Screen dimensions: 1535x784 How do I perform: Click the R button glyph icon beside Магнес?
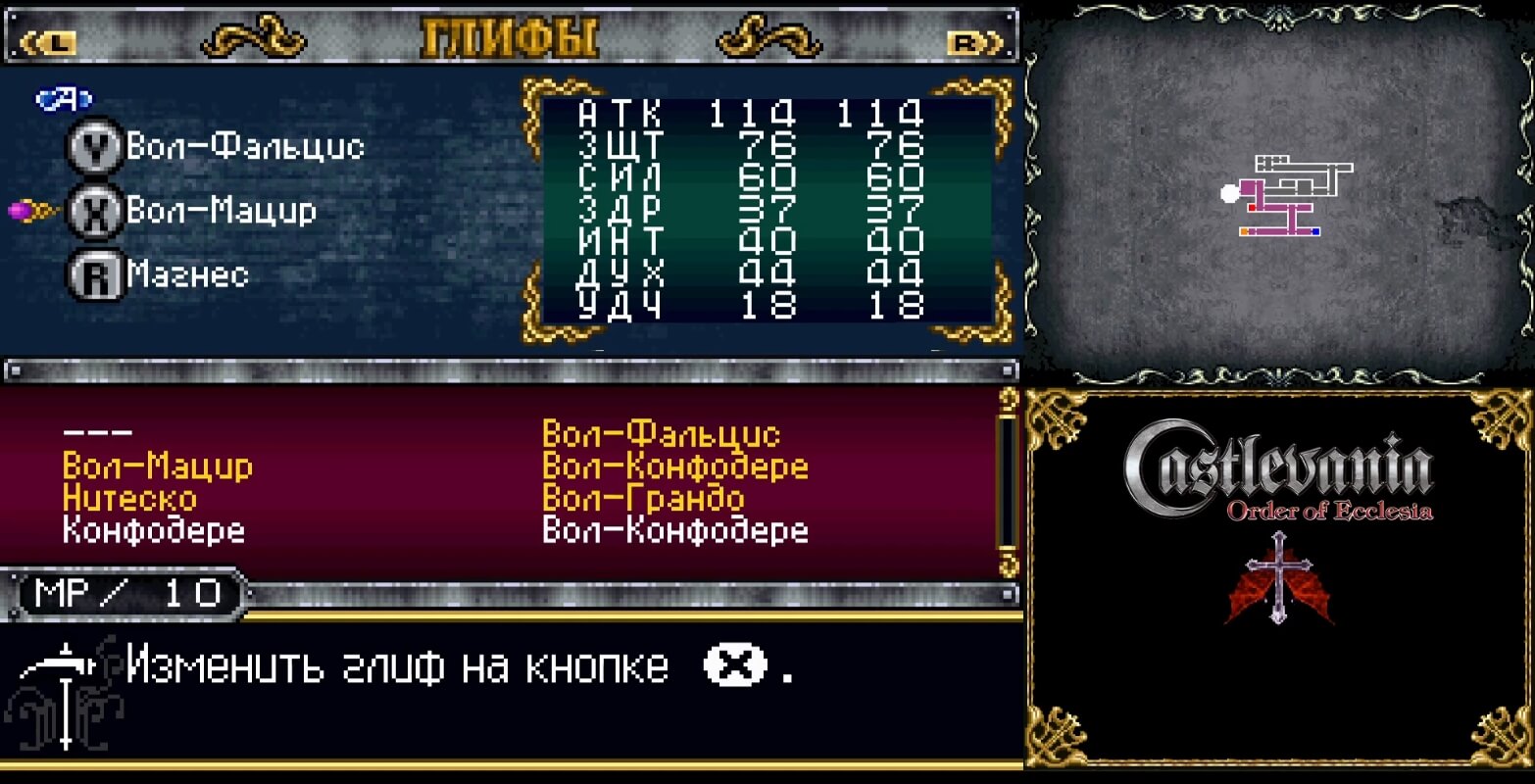93,275
